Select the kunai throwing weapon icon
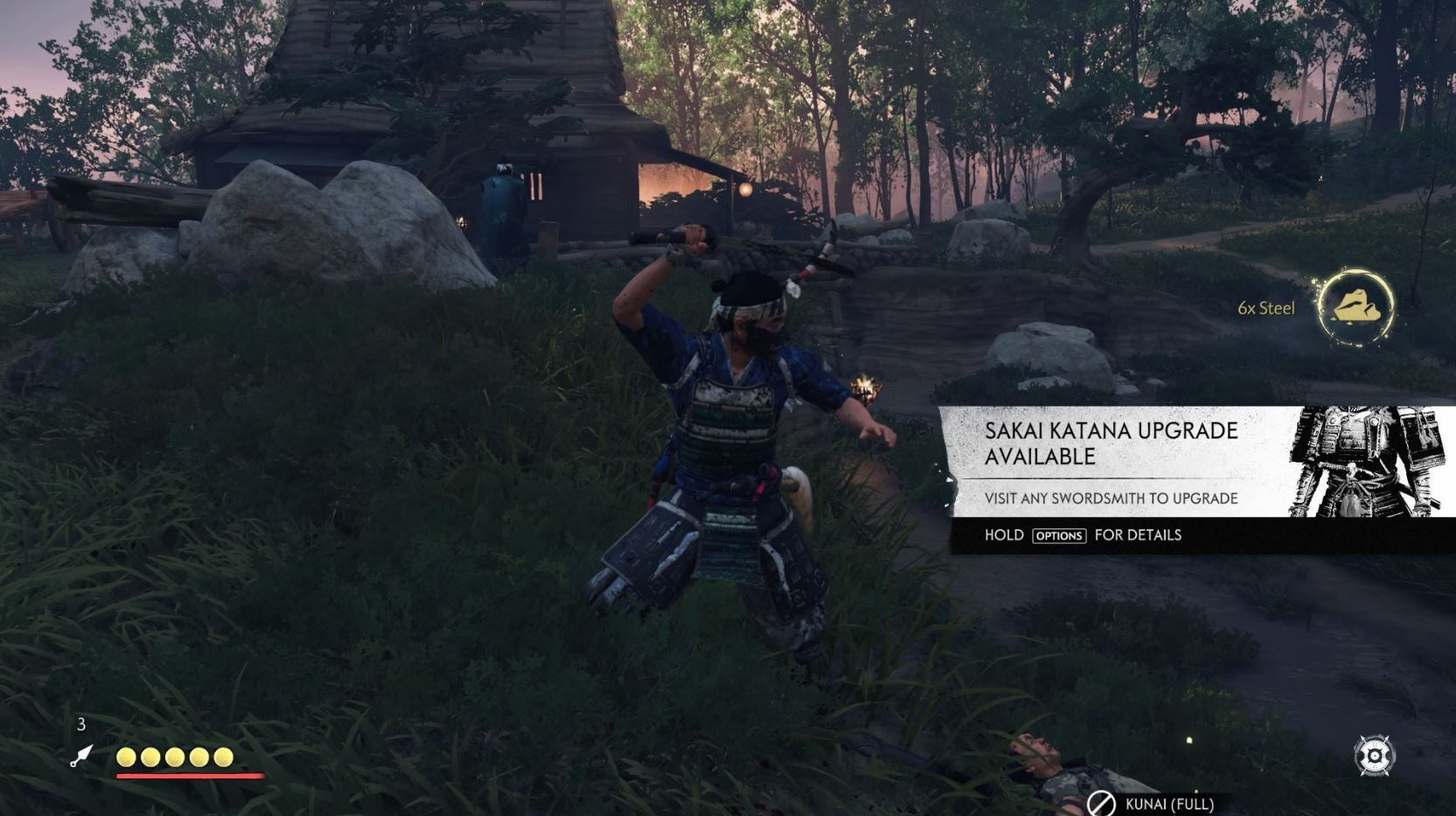The height and width of the screenshot is (816, 1456). click(x=81, y=755)
